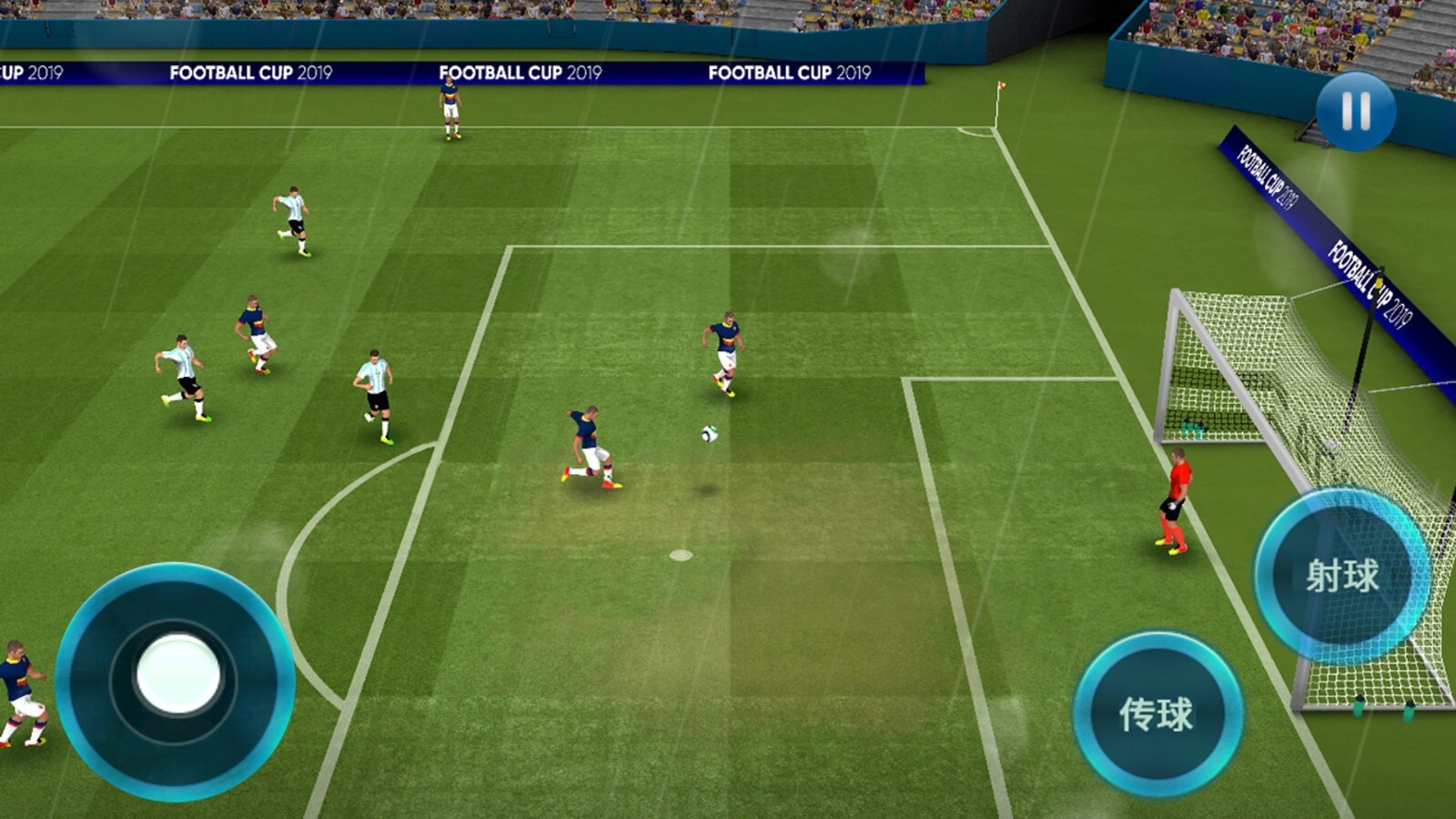
Task: Click the white virtual joystick knob
Action: tap(177, 674)
